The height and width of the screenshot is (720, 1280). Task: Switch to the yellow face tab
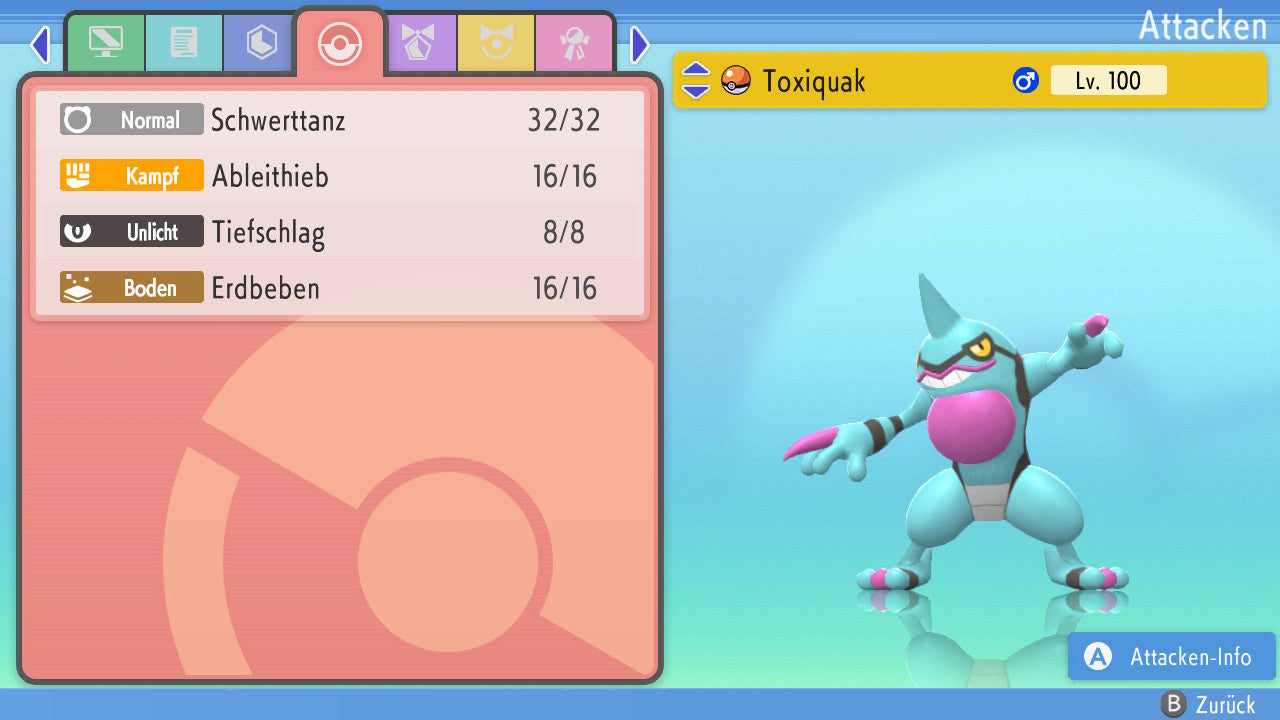496,43
